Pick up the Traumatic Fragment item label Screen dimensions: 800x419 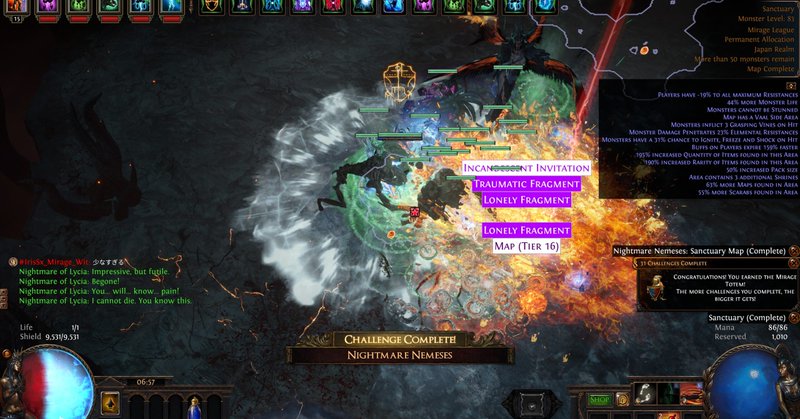click(526, 184)
